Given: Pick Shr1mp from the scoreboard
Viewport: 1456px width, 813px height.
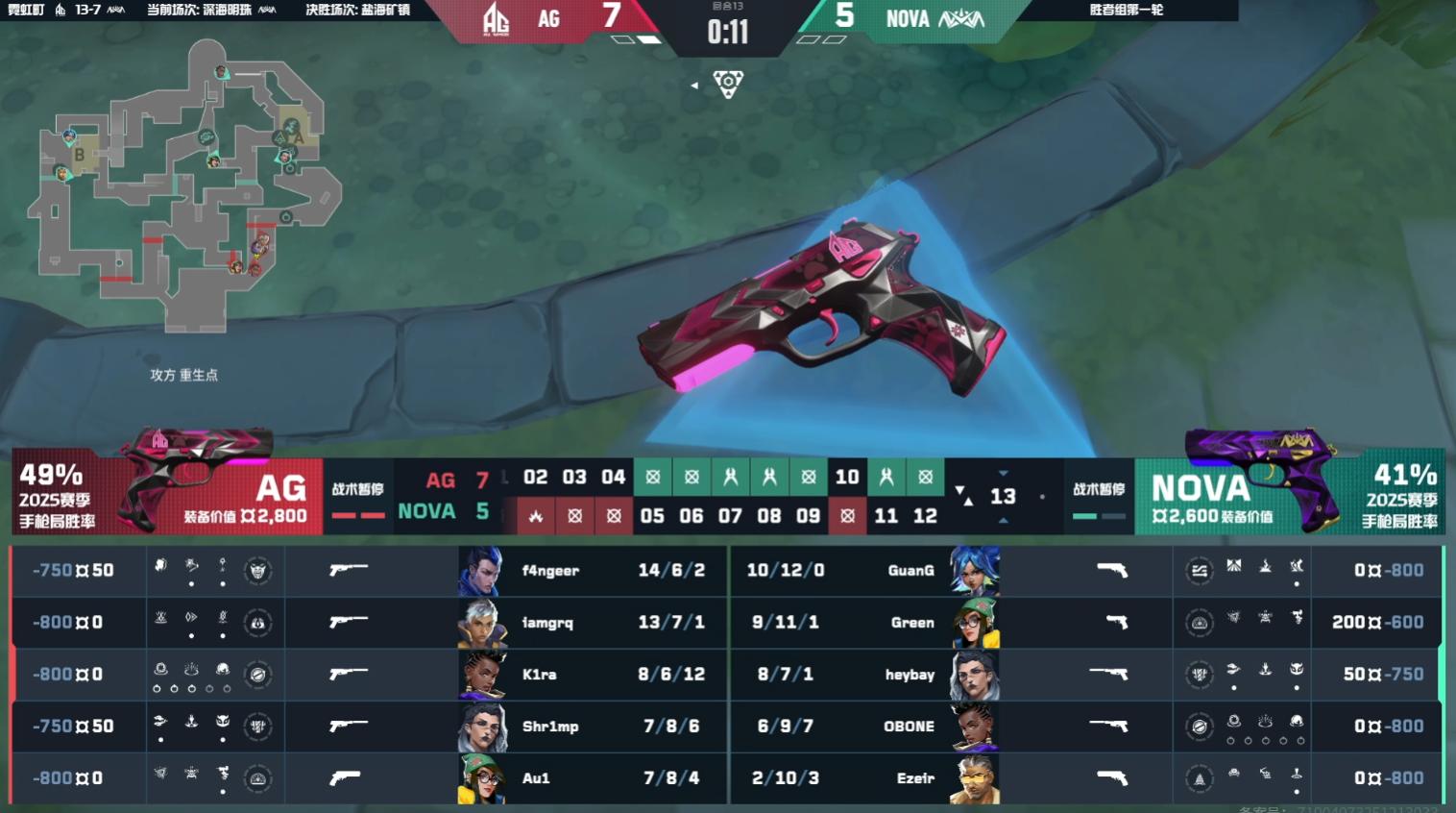Looking at the screenshot, I should tap(550, 727).
